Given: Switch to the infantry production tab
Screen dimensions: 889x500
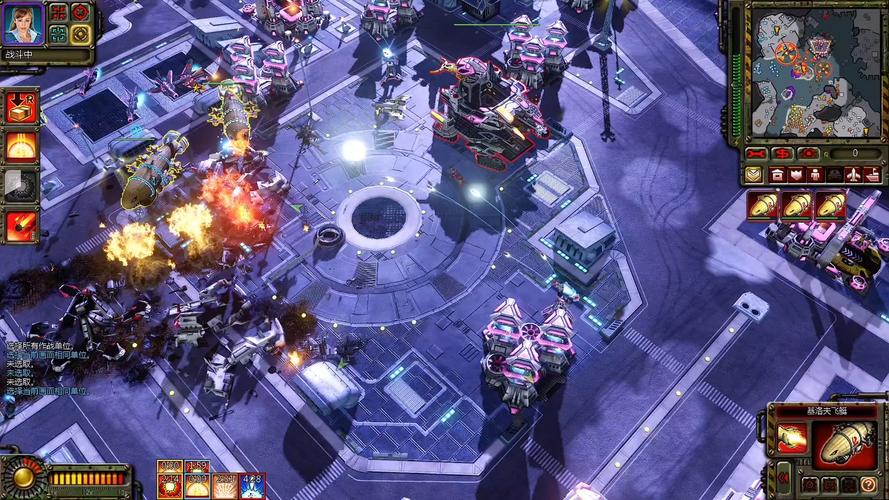Looking at the screenshot, I should 815,175.
